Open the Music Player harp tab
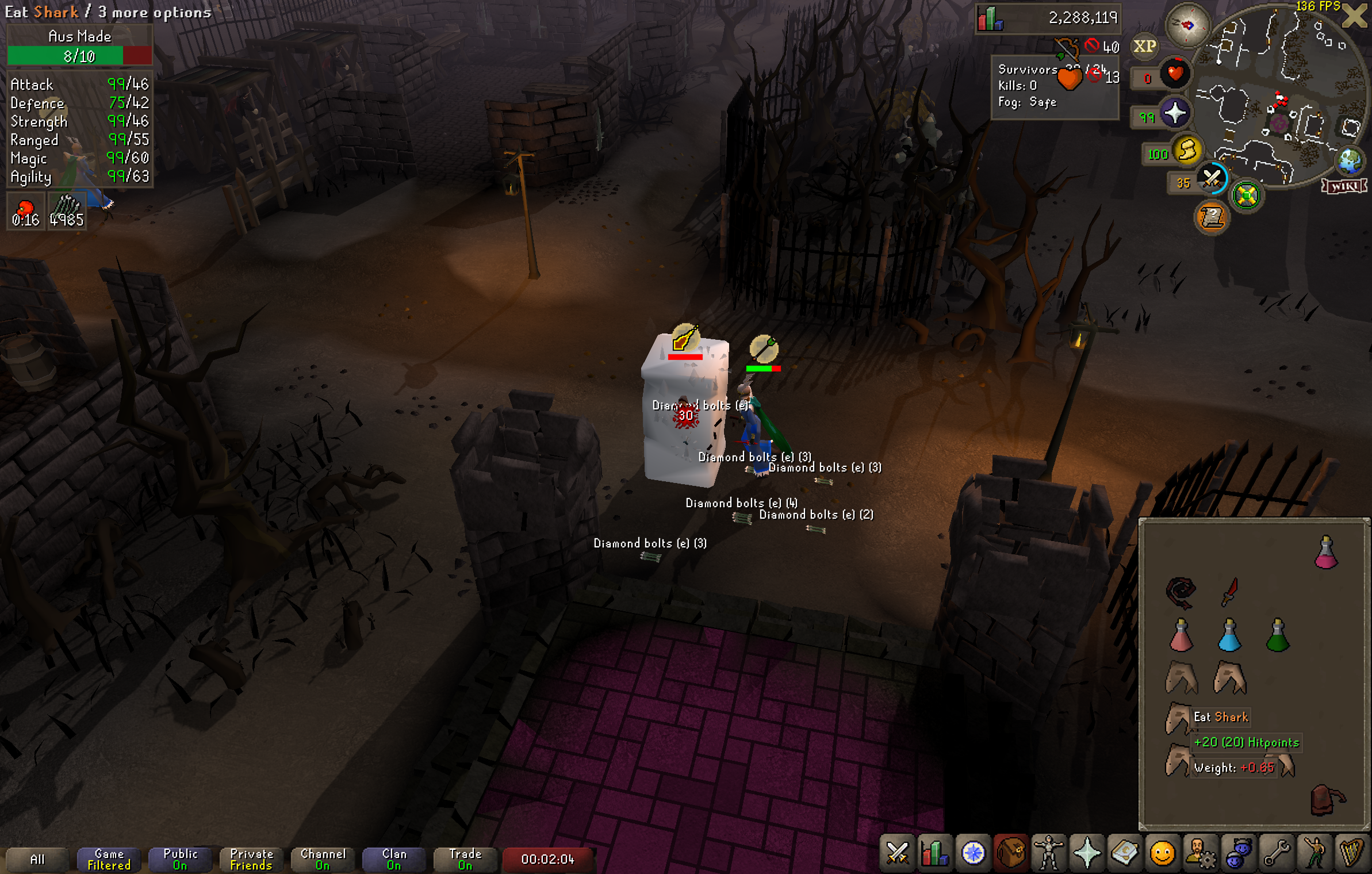 tap(1352, 853)
